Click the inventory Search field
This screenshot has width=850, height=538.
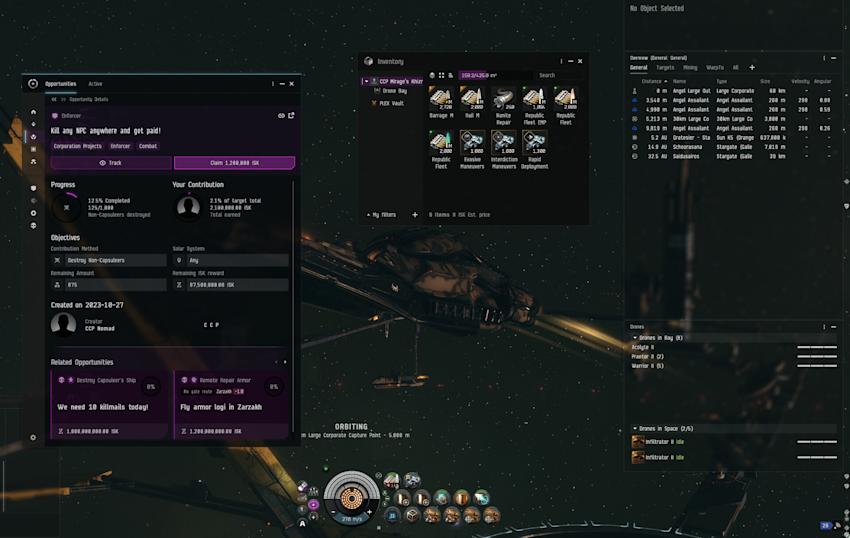pos(558,75)
